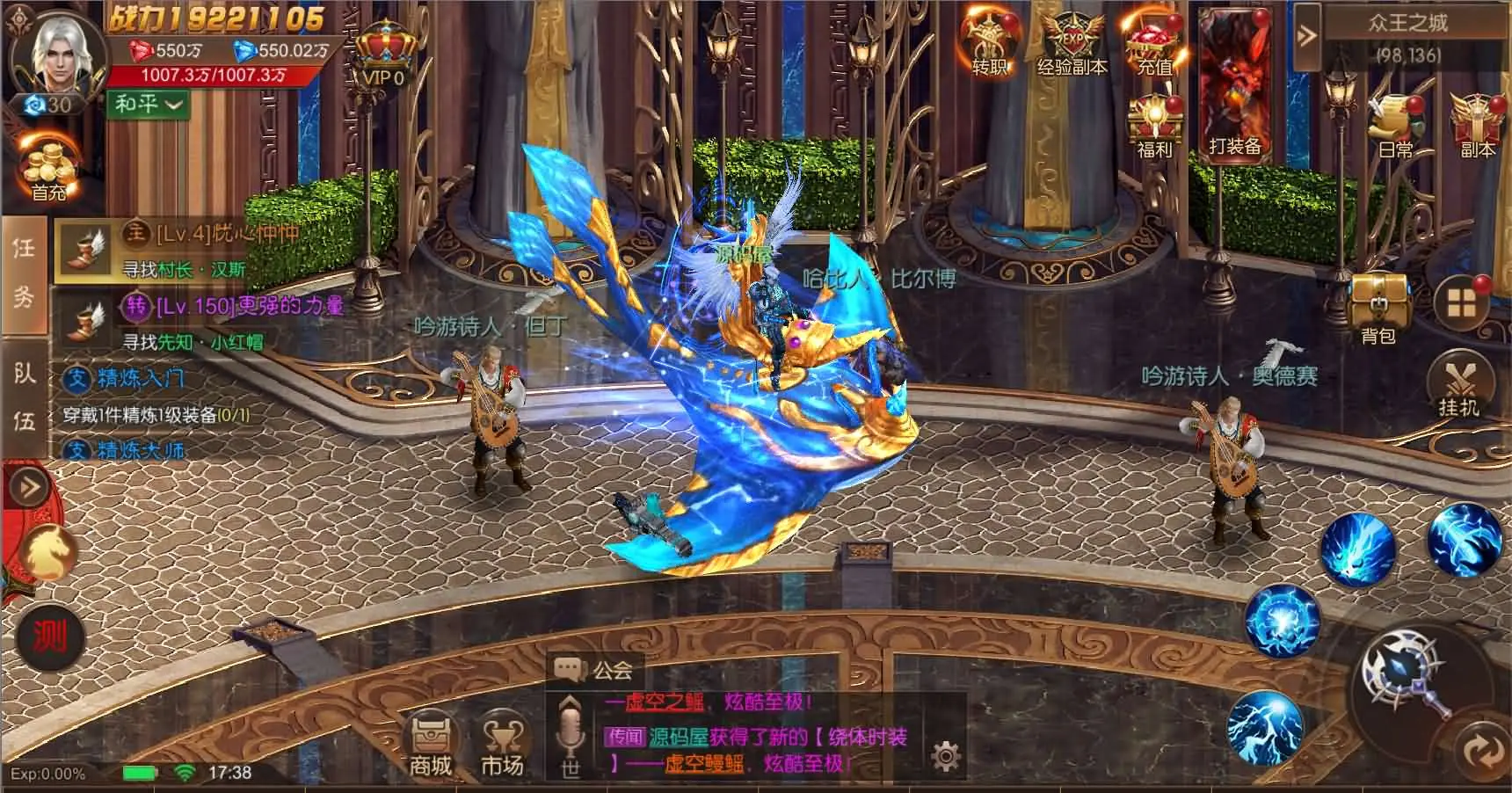The width and height of the screenshot is (1512, 793).
Task: Tap the 打装备 boss banner
Action: (1234, 88)
